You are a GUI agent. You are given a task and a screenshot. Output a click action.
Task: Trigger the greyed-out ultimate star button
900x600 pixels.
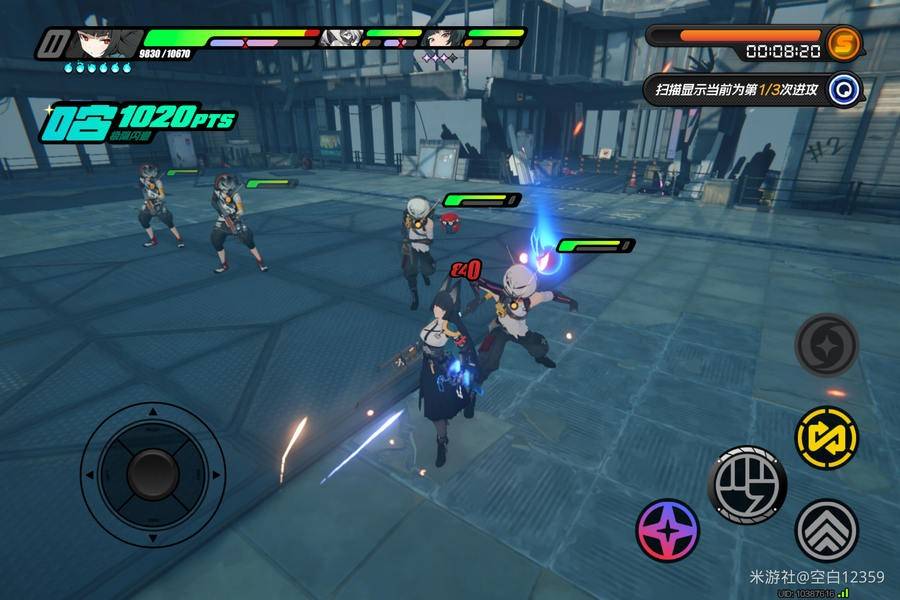pyautogui.click(x=827, y=344)
